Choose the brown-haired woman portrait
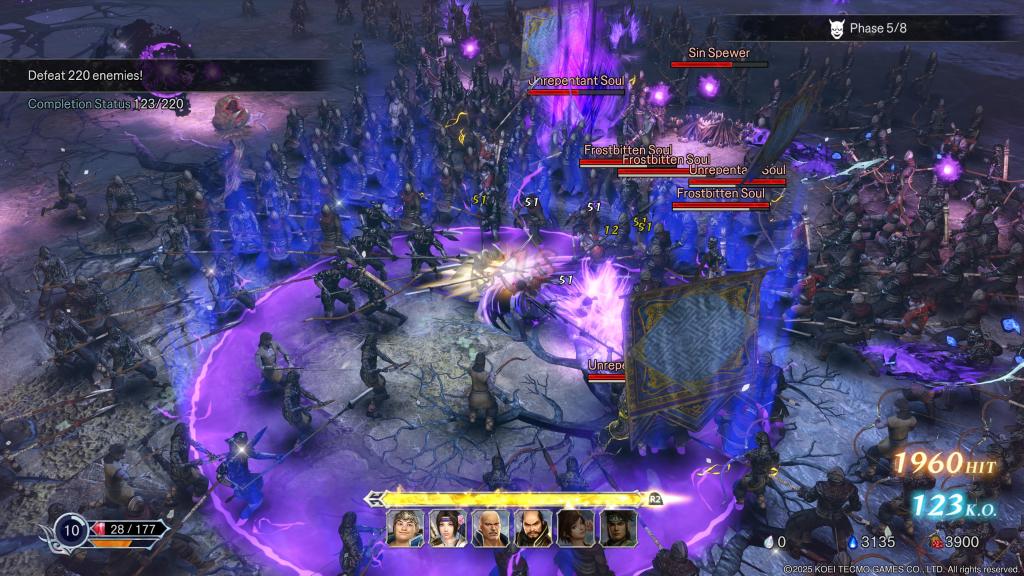The image size is (1024, 576). point(576,528)
